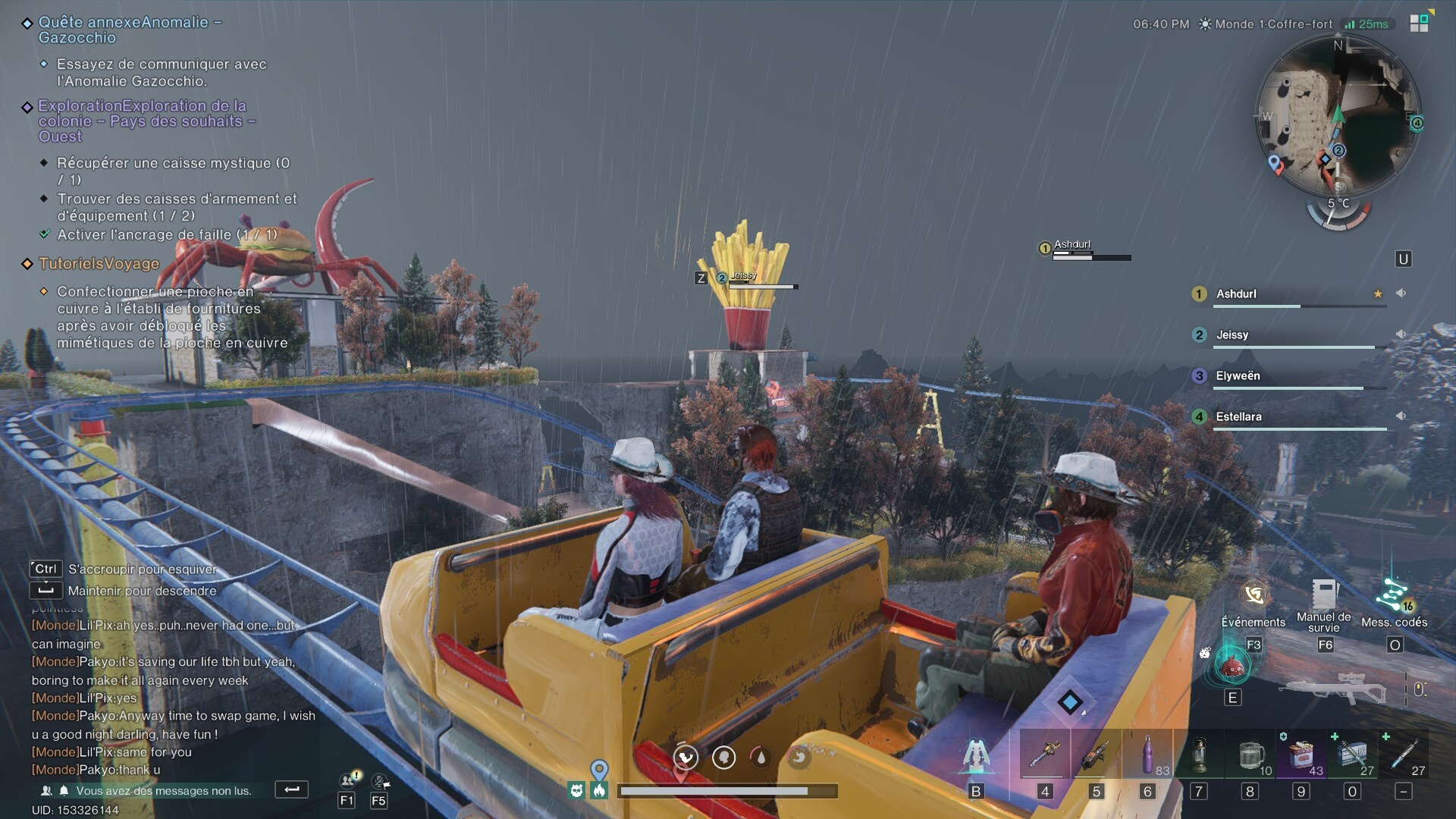
Task: Toggle voice speaker icon for Estellara
Action: (1401, 416)
